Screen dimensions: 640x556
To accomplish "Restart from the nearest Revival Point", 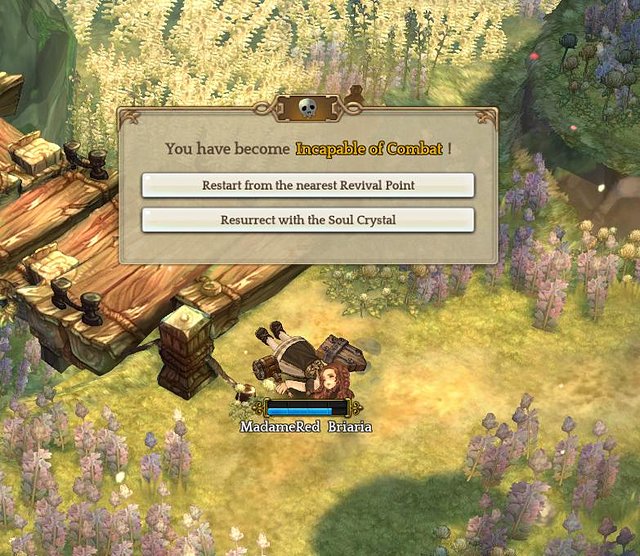I will (x=308, y=186).
